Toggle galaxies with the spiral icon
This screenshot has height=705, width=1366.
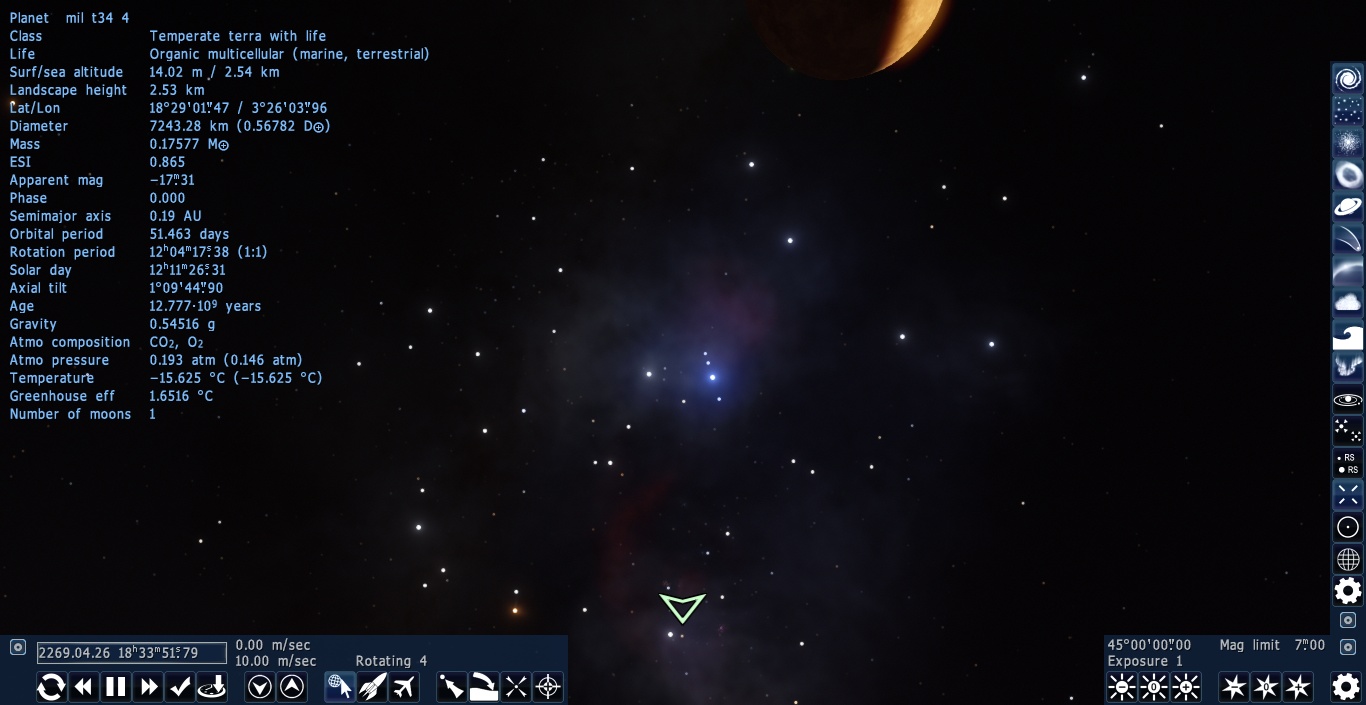[x=1348, y=79]
